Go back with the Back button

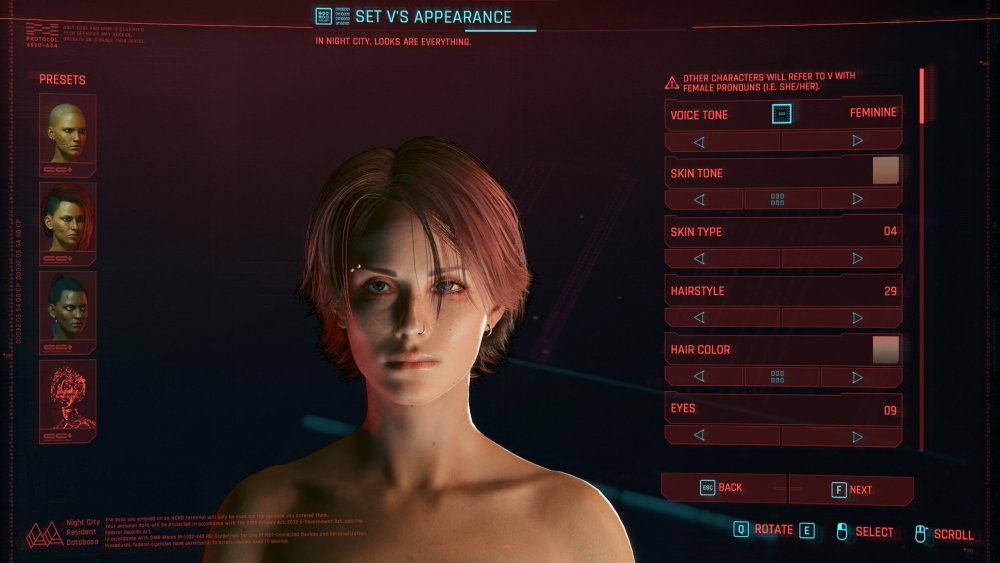(722, 488)
